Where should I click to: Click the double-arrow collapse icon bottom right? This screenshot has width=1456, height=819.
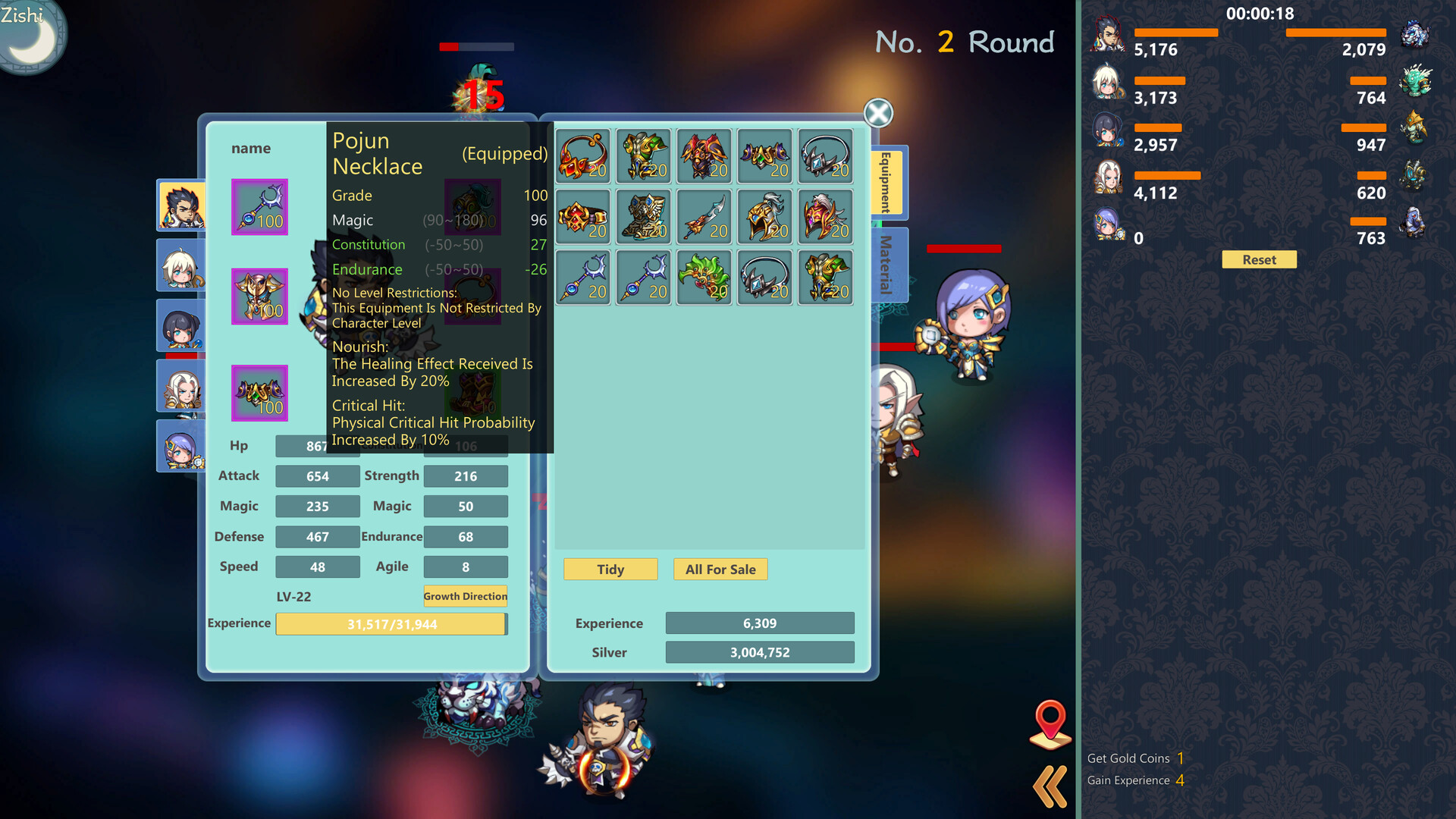[x=1050, y=786]
